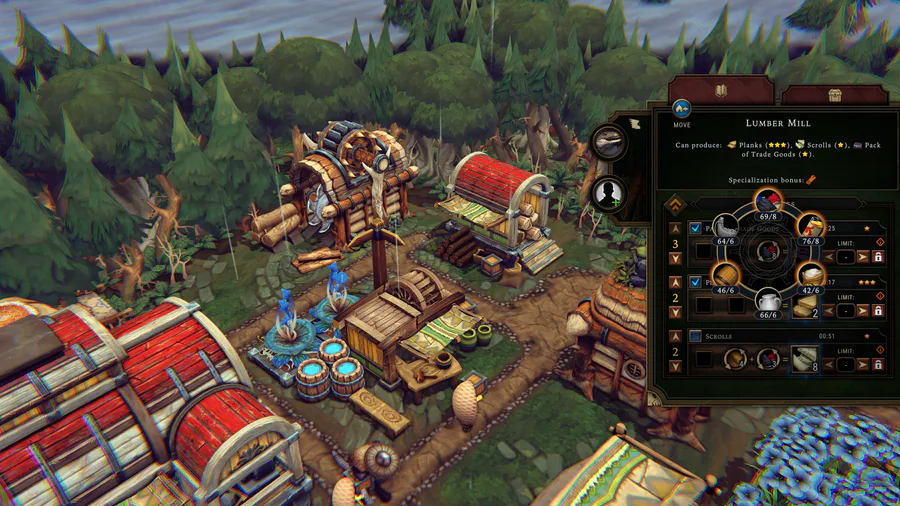Open the book recipes tab

point(719,93)
